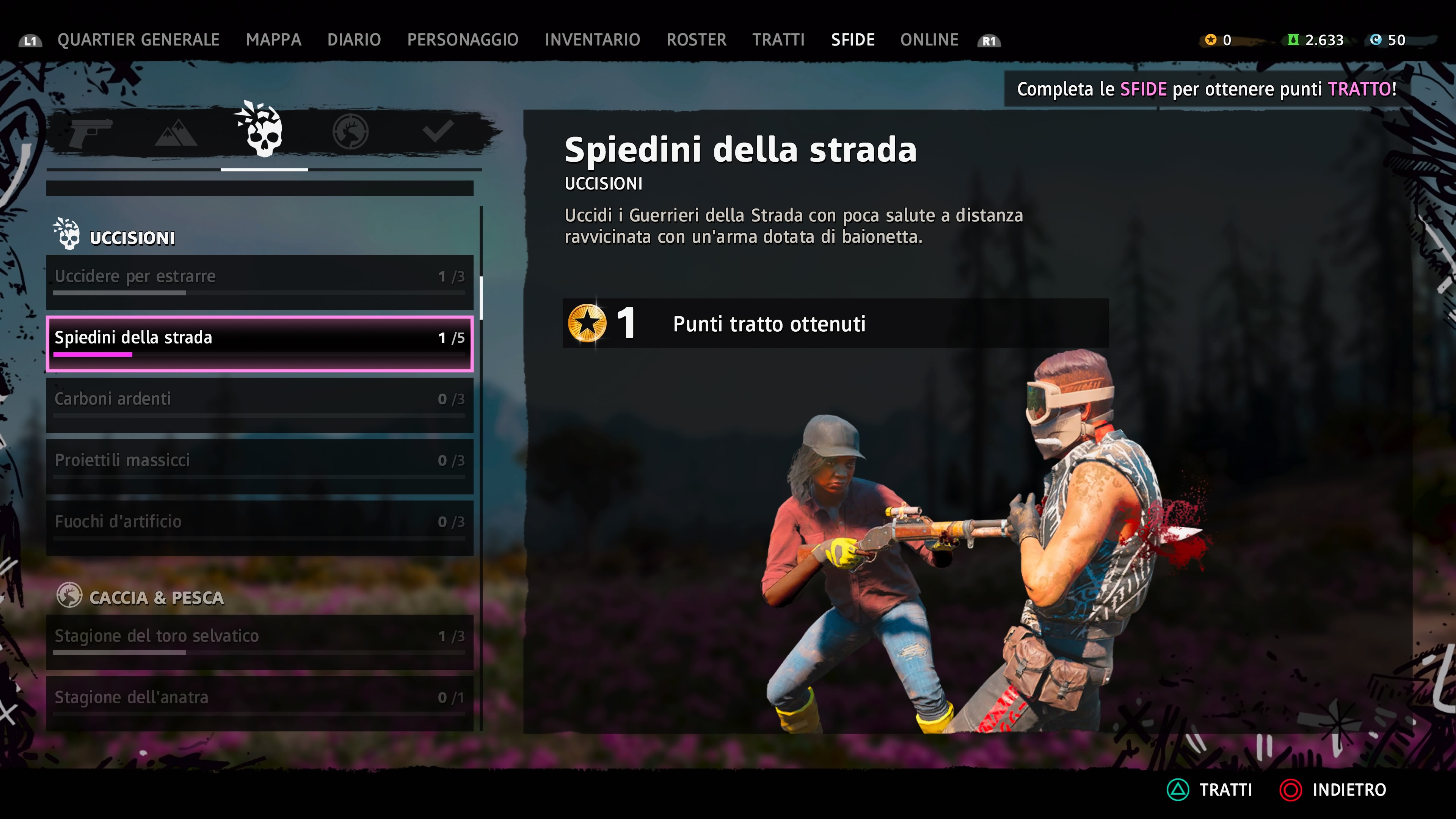Open the Online tab

[929, 40]
